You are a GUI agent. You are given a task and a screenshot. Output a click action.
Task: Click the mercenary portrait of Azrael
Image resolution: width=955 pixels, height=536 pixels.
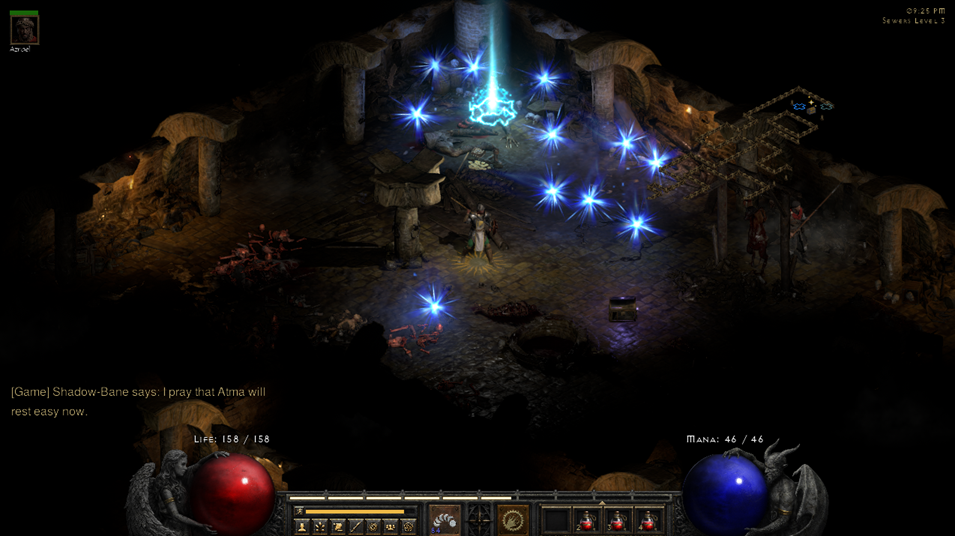pyautogui.click(x=24, y=29)
